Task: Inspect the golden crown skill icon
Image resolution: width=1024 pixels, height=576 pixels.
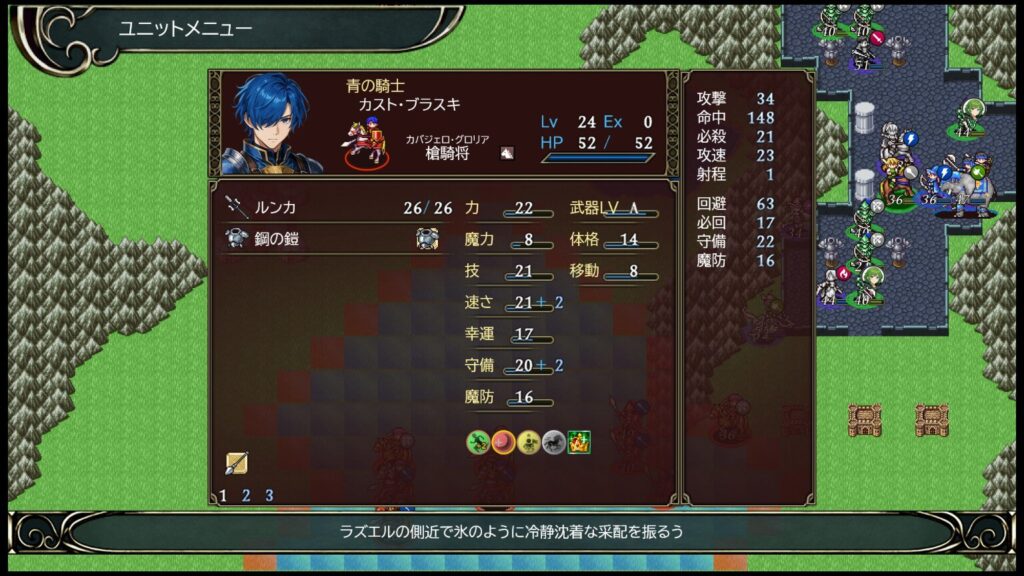Action: pyautogui.click(x=579, y=441)
